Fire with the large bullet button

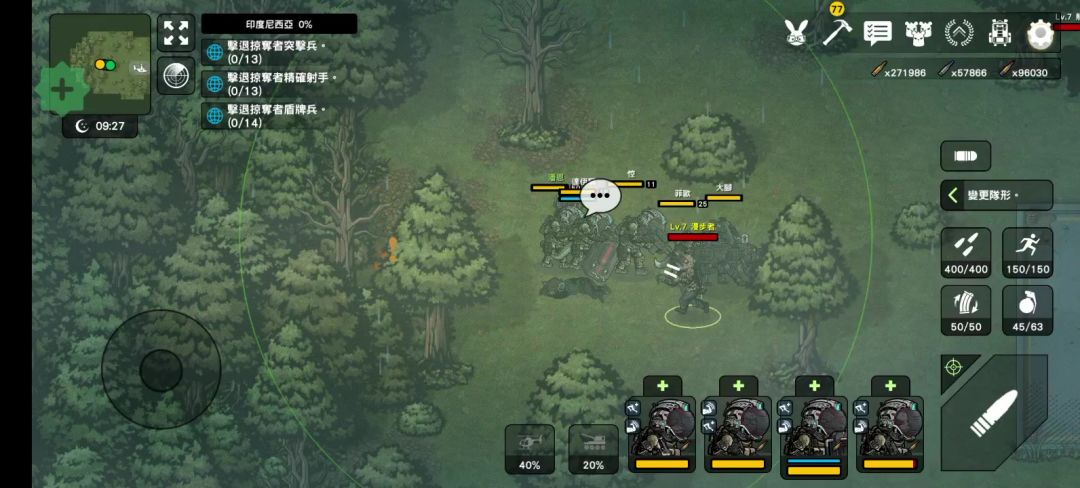click(993, 411)
